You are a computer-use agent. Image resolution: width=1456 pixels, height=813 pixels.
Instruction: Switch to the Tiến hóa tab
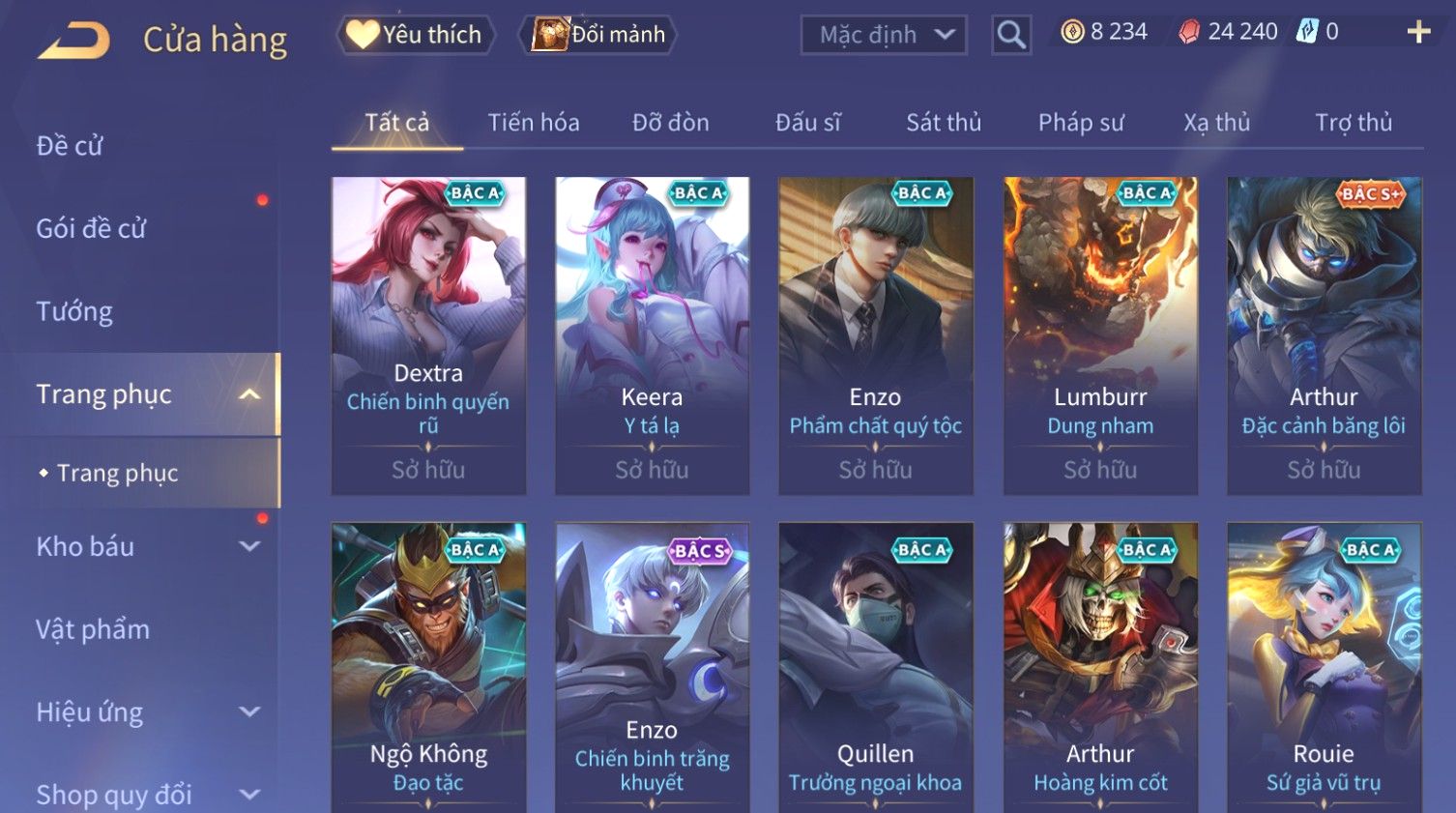coord(533,123)
